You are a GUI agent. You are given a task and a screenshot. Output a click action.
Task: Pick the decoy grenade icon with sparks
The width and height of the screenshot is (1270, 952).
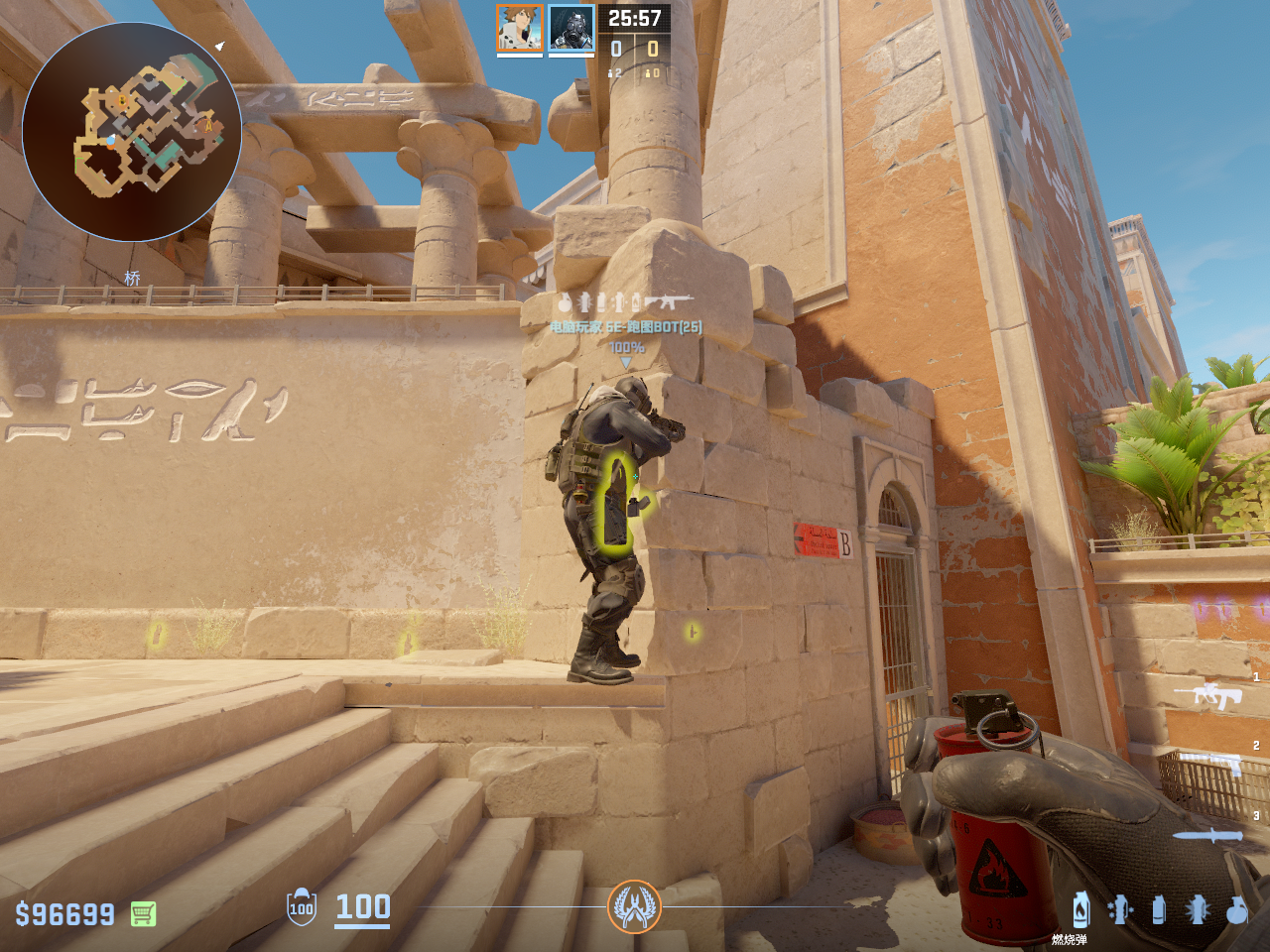1120,908
